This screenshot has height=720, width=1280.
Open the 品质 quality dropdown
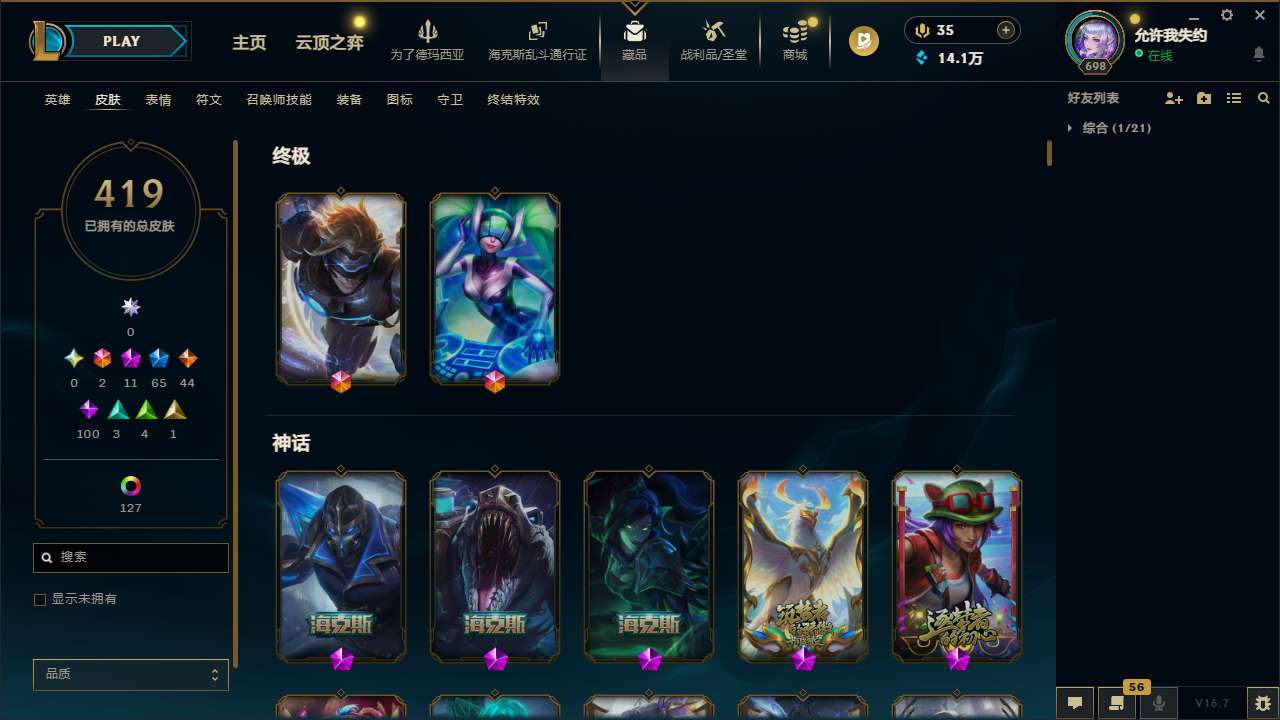[130, 674]
